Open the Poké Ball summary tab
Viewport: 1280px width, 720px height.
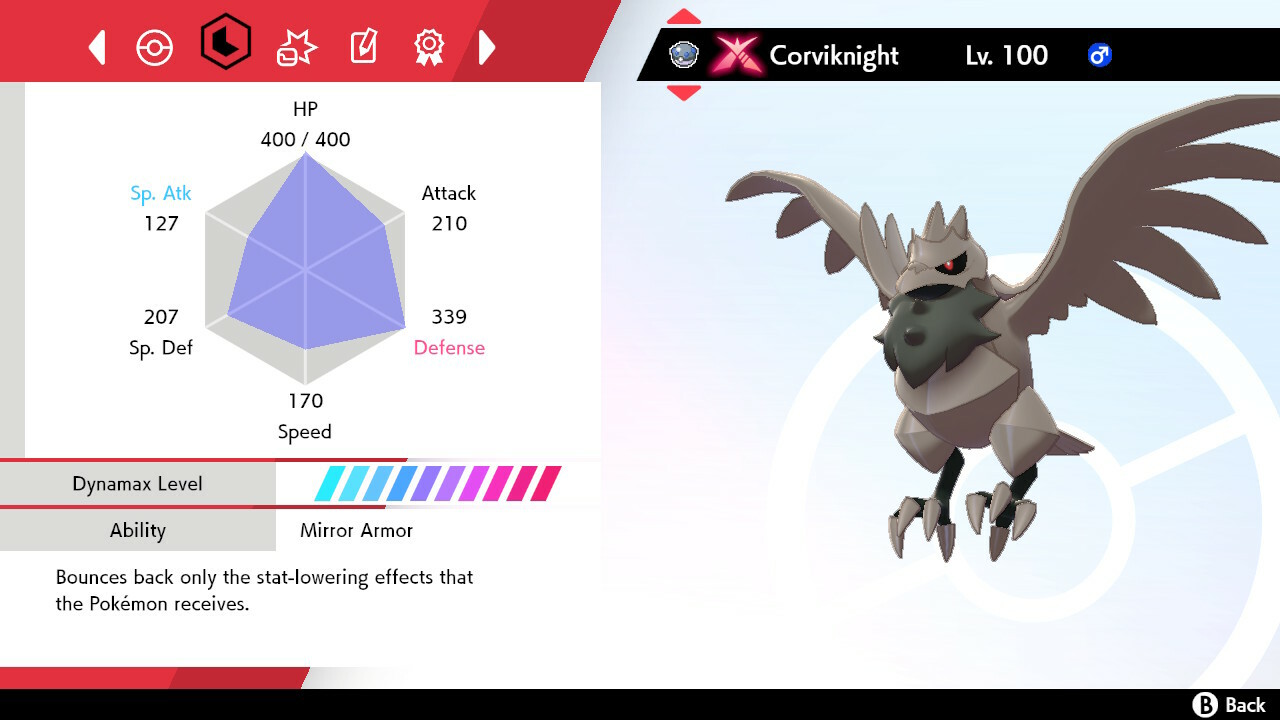tap(155, 47)
